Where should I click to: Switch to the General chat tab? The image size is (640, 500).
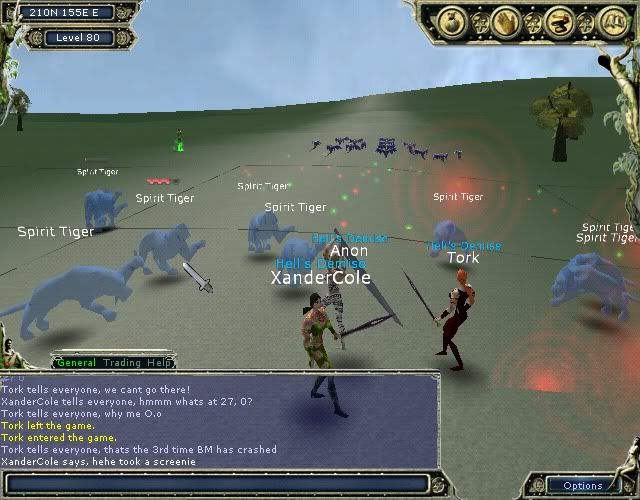76,363
